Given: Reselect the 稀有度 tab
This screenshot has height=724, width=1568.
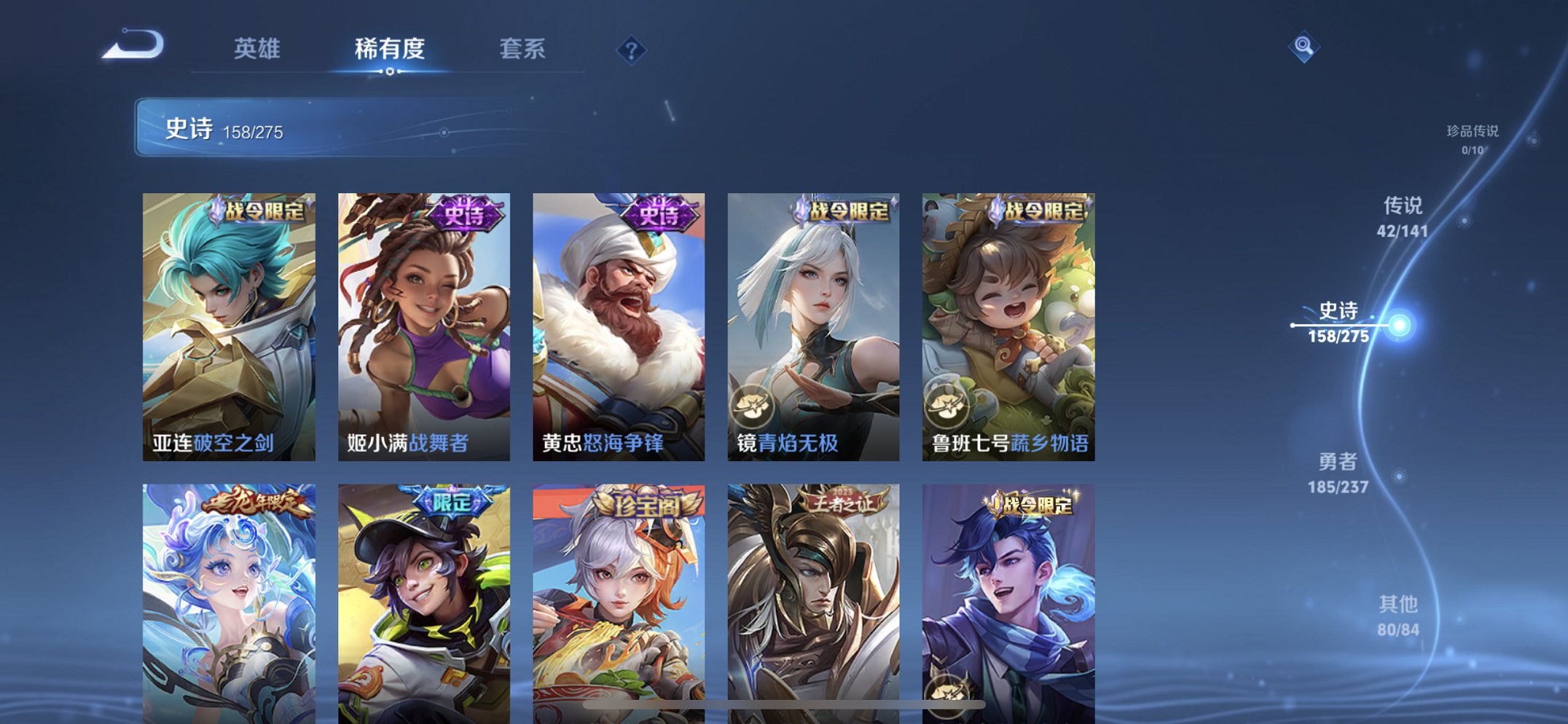Looking at the screenshot, I should click(x=391, y=50).
